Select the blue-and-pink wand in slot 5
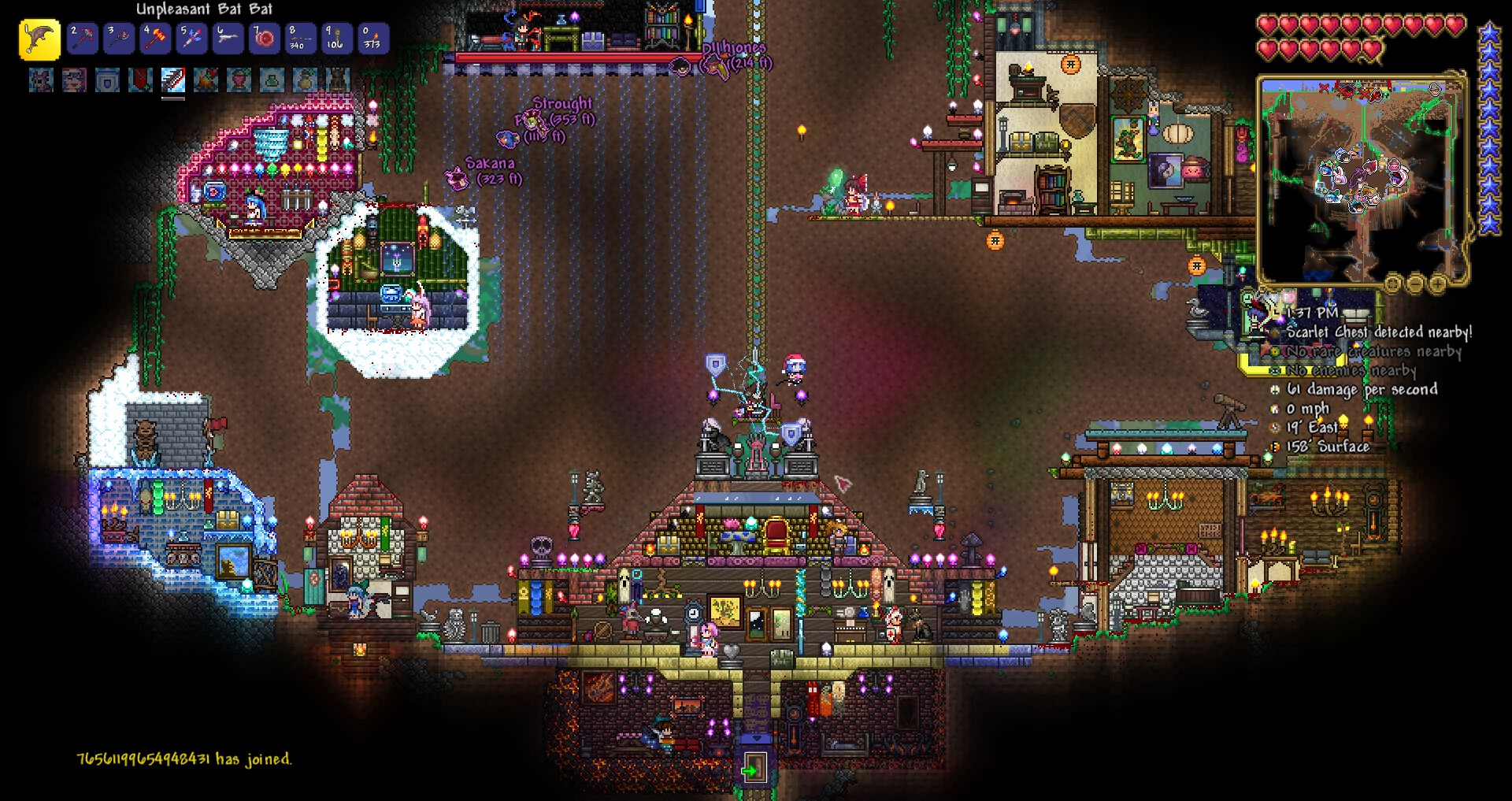 [191, 39]
